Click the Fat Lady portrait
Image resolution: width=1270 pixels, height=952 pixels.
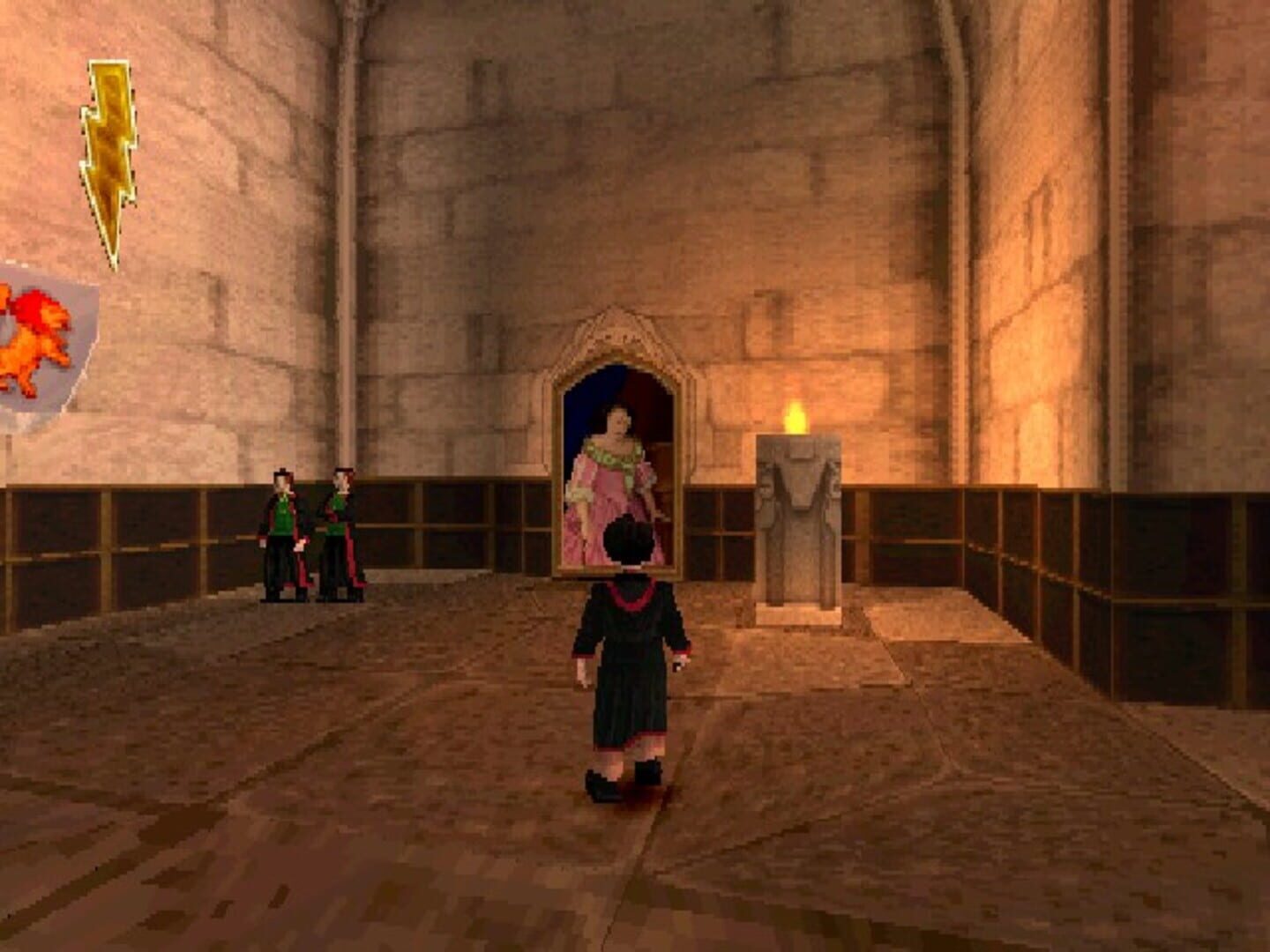pyautogui.click(x=615, y=458)
